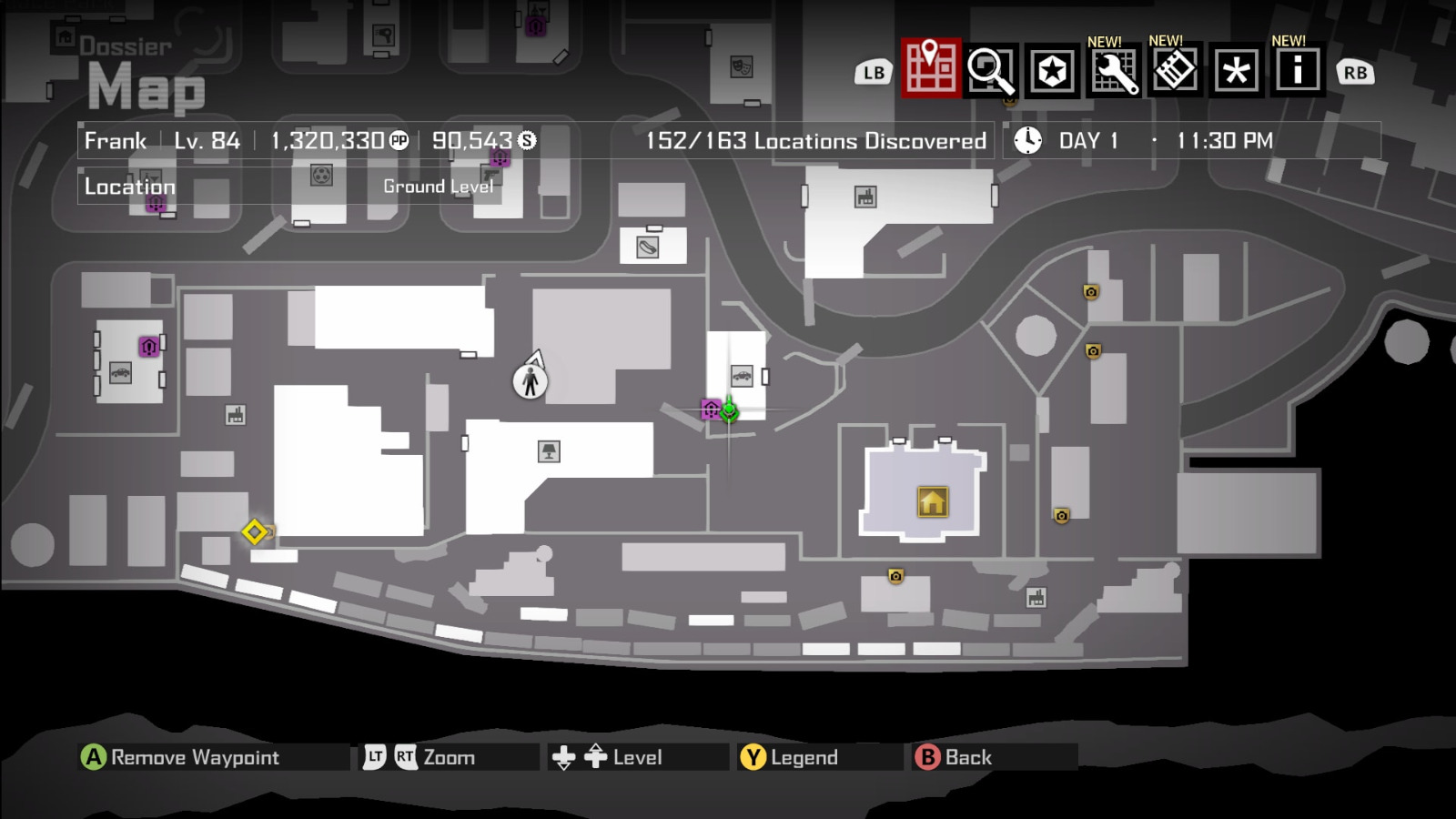Screen dimensions: 1456x819
Task: Click the green player position marker
Action: coord(731,411)
